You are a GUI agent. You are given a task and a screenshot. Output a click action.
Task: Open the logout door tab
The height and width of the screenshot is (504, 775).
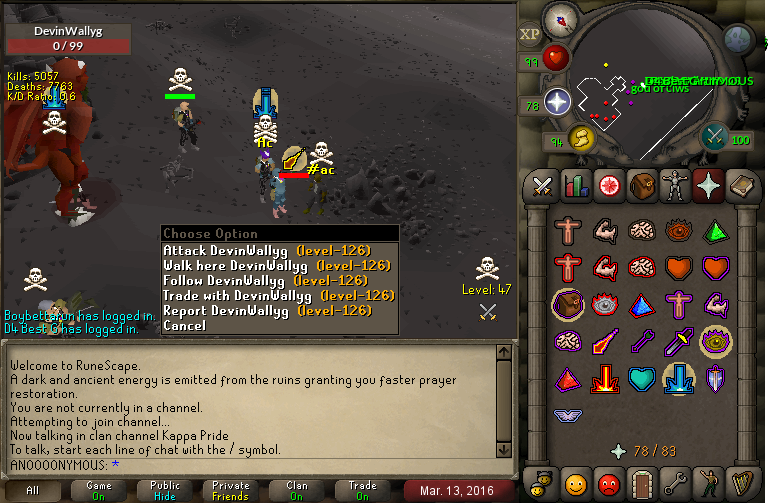coord(641,481)
